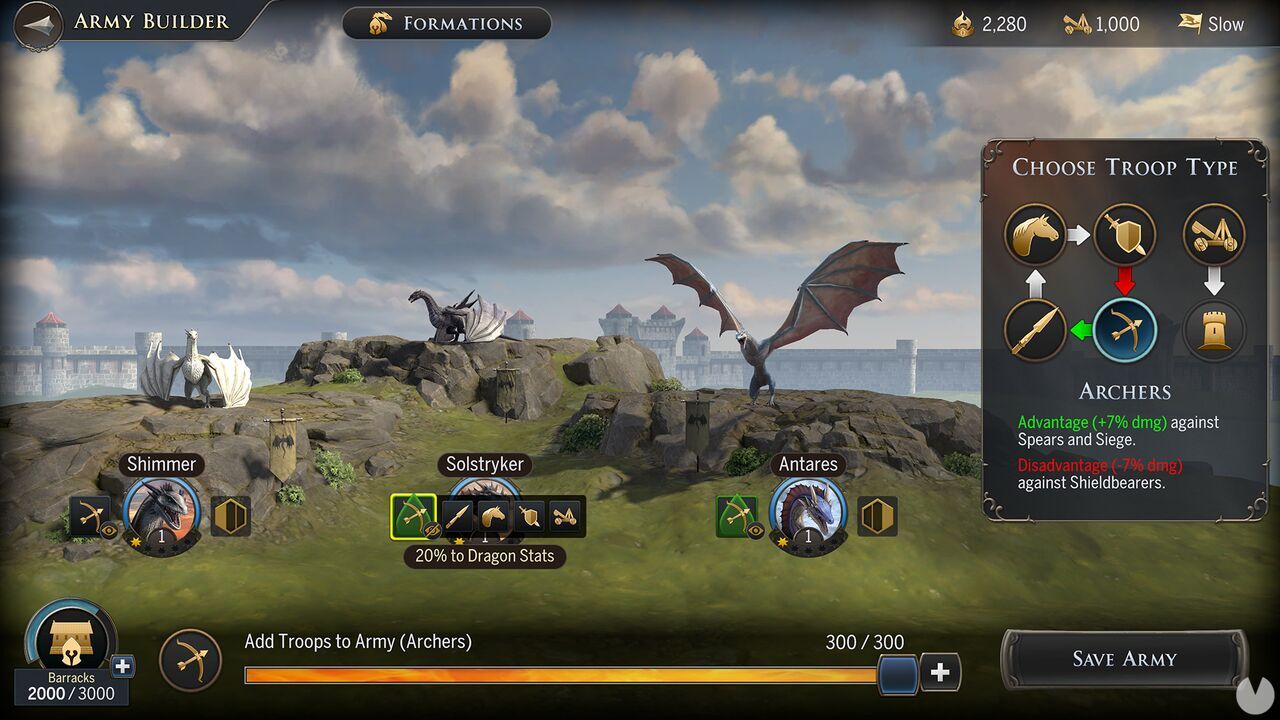Click the bow icon beside the troop bar
The width and height of the screenshot is (1280, 720).
tap(190, 660)
